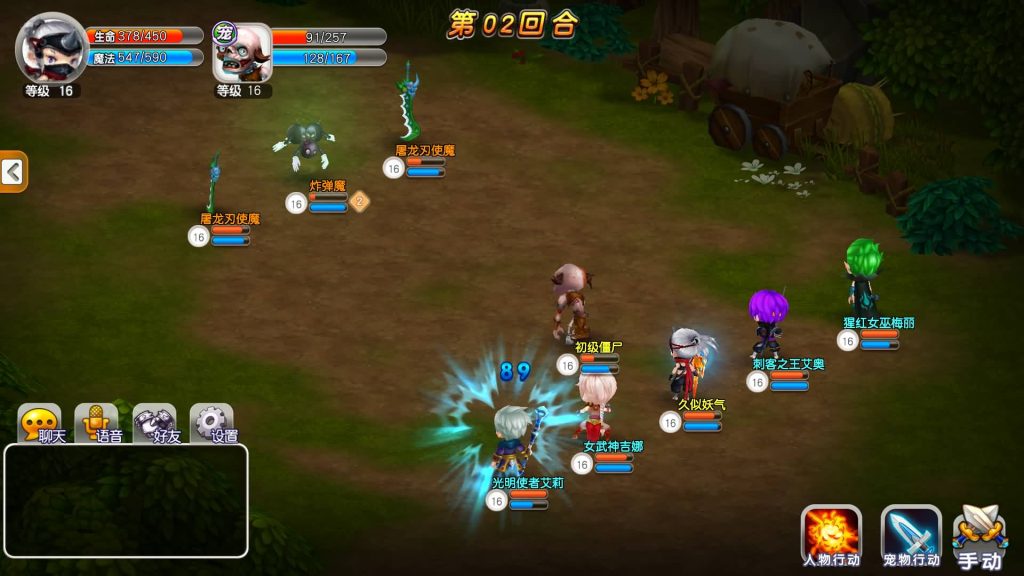The image size is (1024, 576).
Task: Choose 宠物行动 pet action
Action: click(x=911, y=535)
